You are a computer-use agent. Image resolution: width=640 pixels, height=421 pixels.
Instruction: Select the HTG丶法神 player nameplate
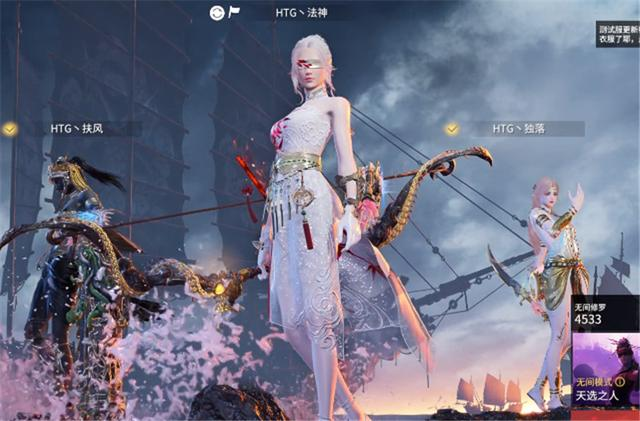click(x=300, y=13)
